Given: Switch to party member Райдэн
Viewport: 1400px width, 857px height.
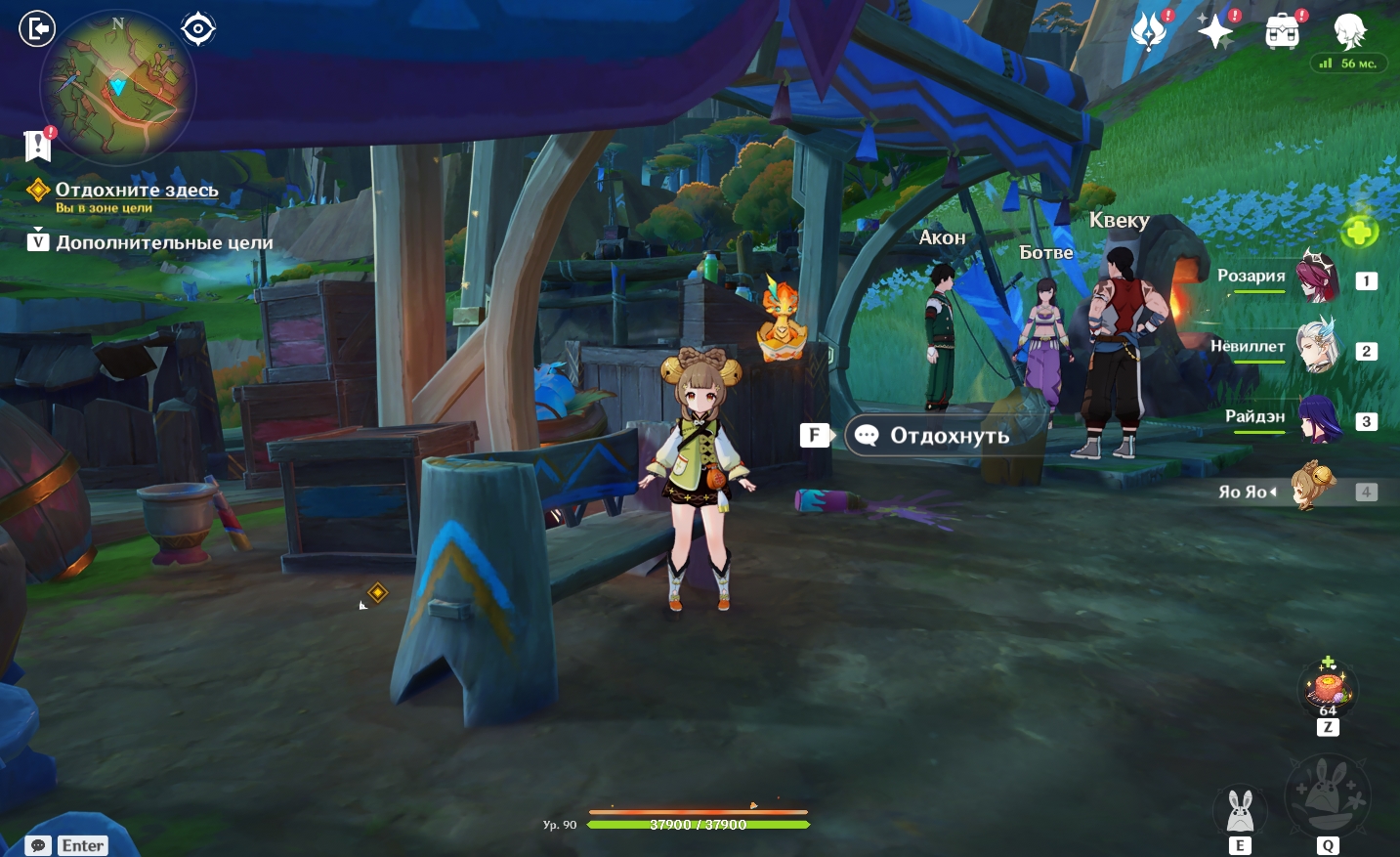Looking at the screenshot, I should (x=1317, y=418).
